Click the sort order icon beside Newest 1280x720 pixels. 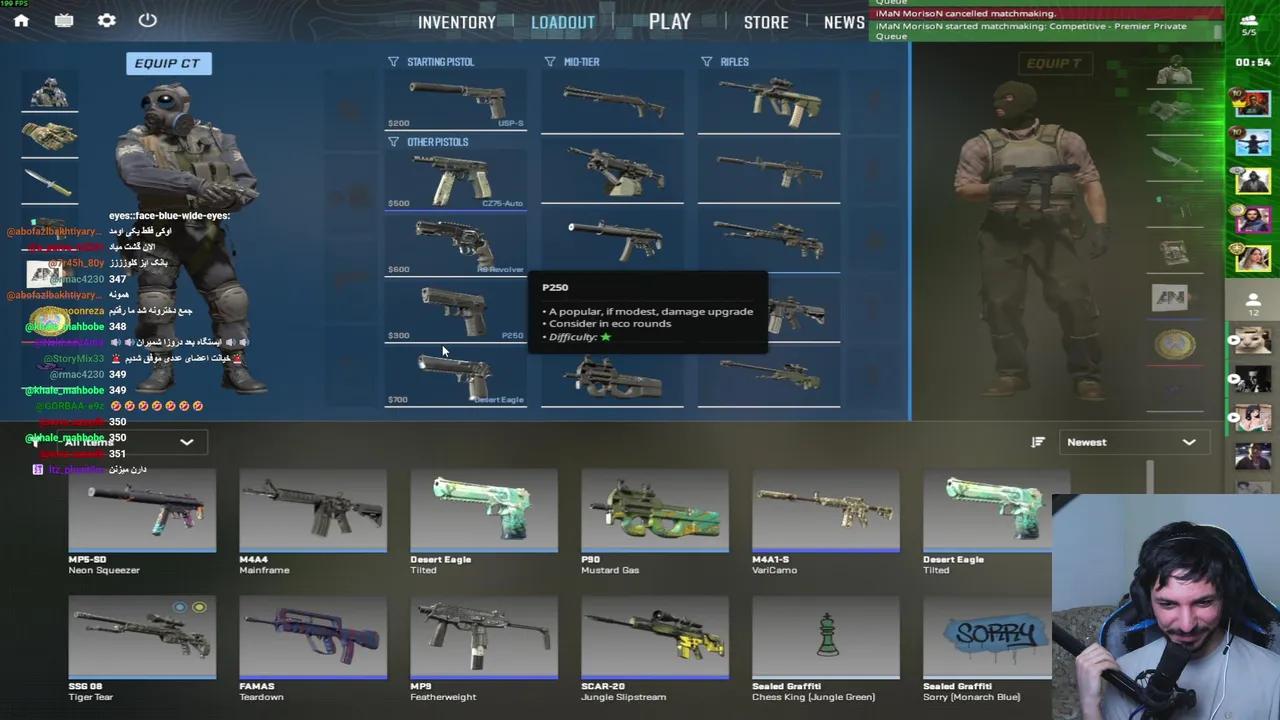[1037, 441]
